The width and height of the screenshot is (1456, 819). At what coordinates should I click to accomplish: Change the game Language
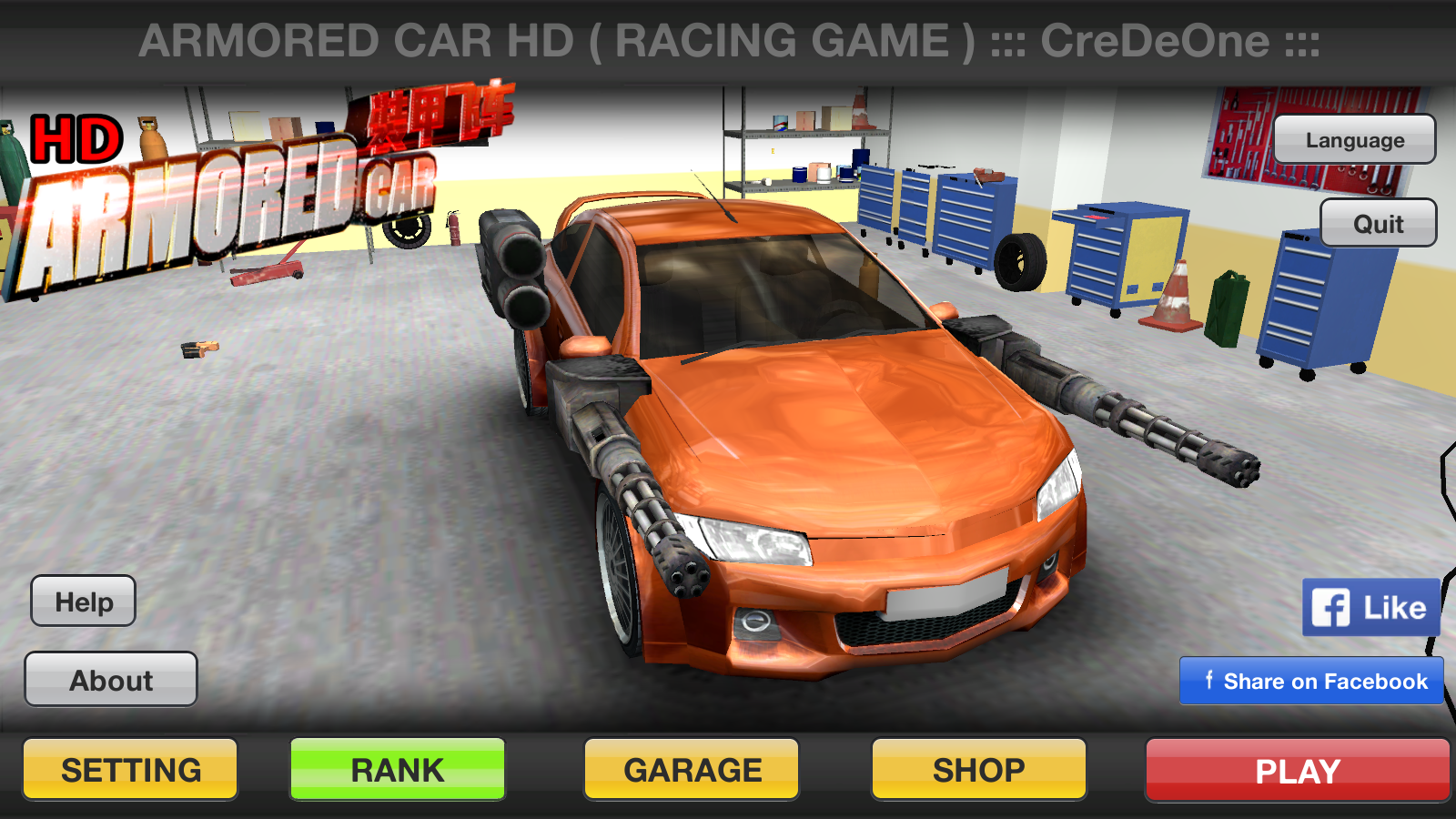point(1354,140)
